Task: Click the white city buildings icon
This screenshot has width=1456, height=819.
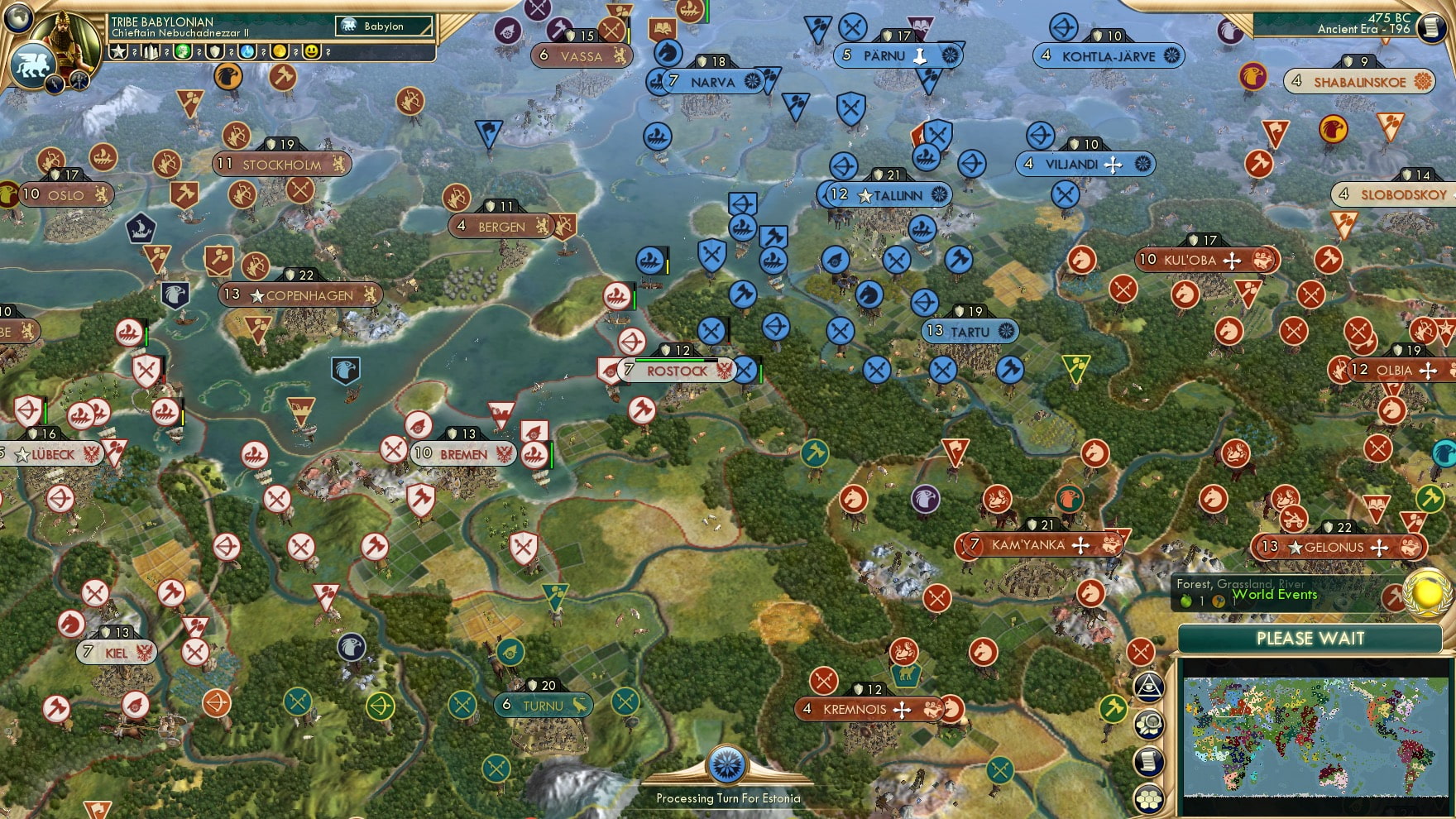Action: 151,52
